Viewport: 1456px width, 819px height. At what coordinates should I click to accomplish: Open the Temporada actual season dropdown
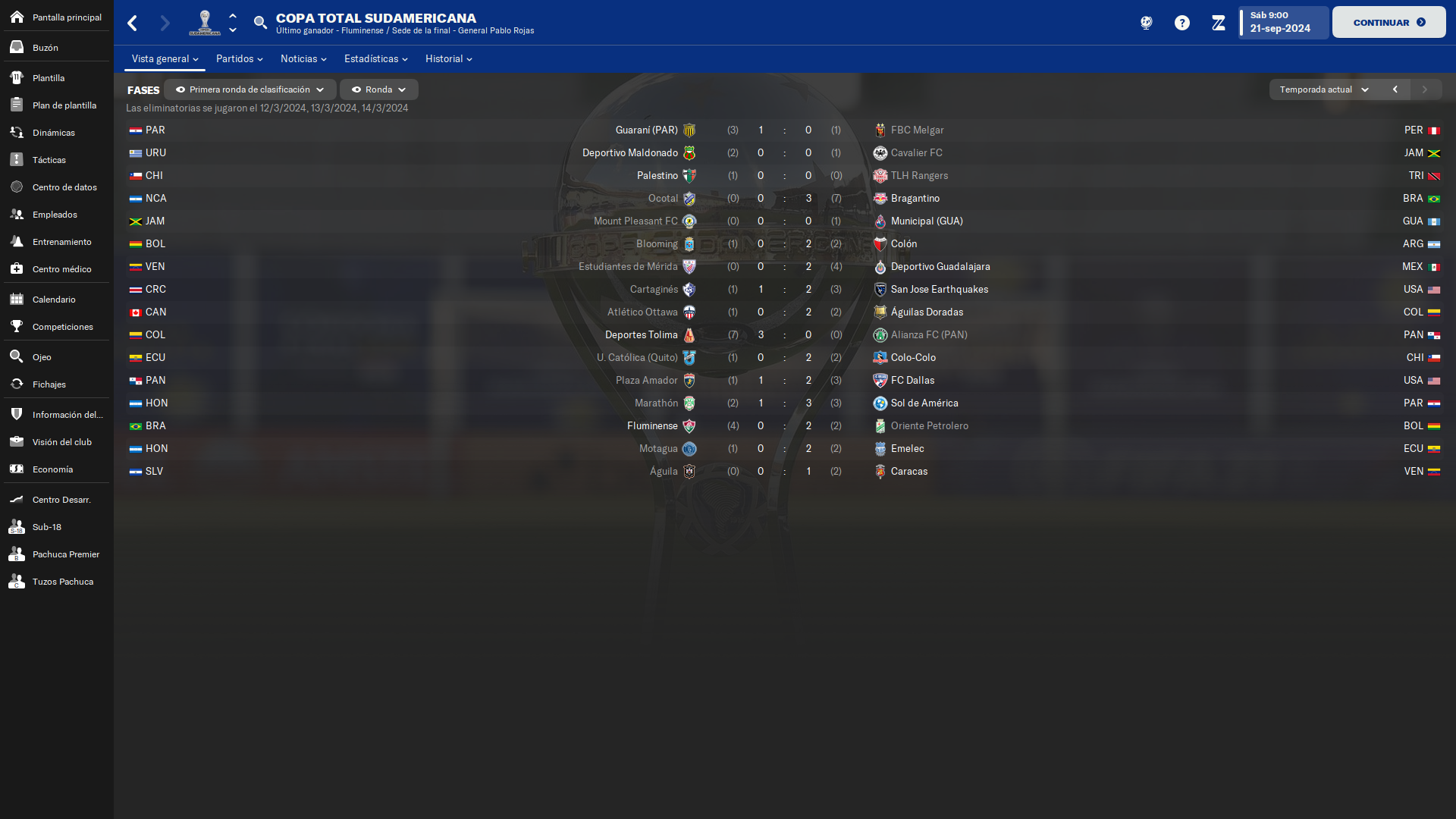(1323, 89)
